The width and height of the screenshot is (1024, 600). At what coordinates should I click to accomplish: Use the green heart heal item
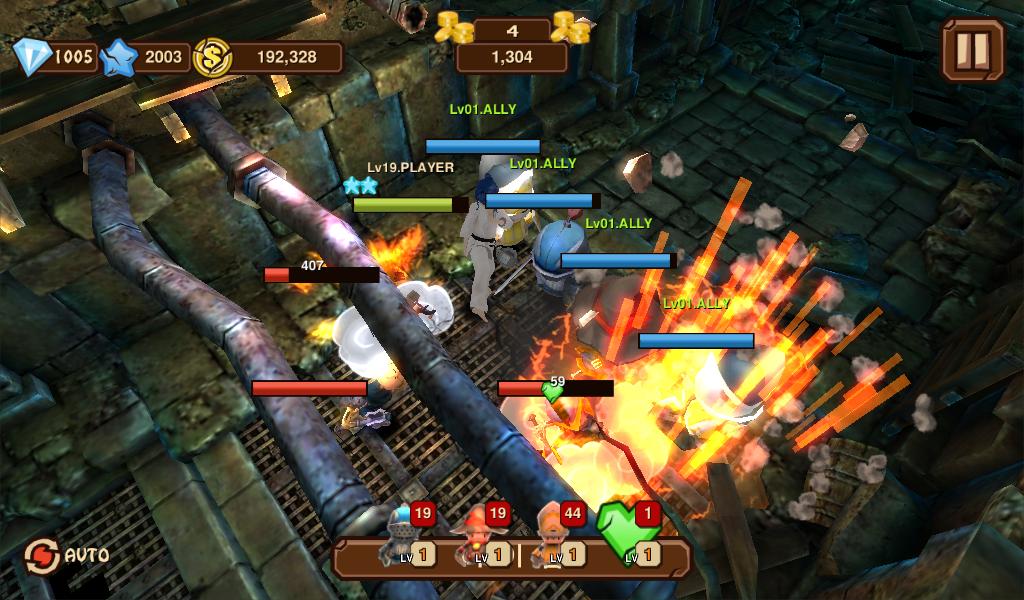[630, 537]
